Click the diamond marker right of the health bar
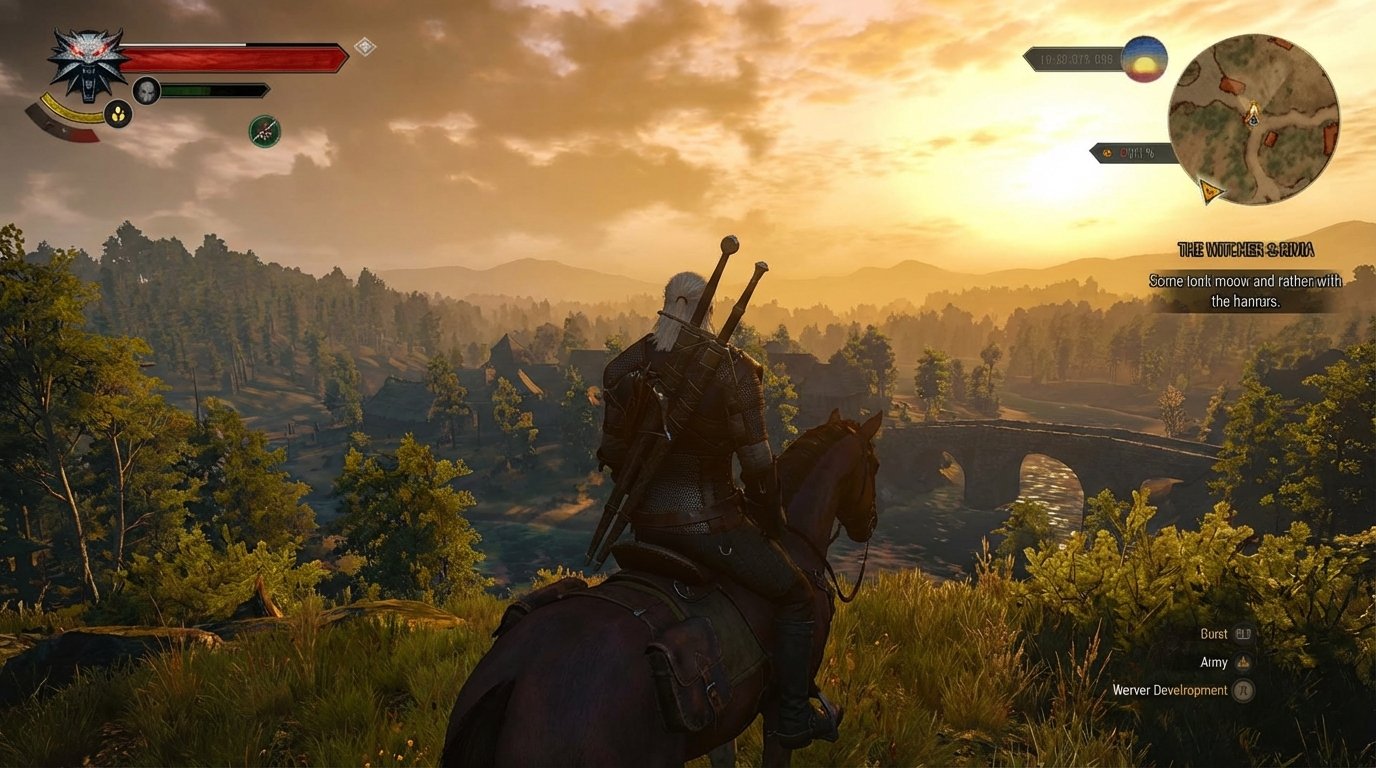Image resolution: width=1376 pixels, height=768 pixels. (363, 44)
